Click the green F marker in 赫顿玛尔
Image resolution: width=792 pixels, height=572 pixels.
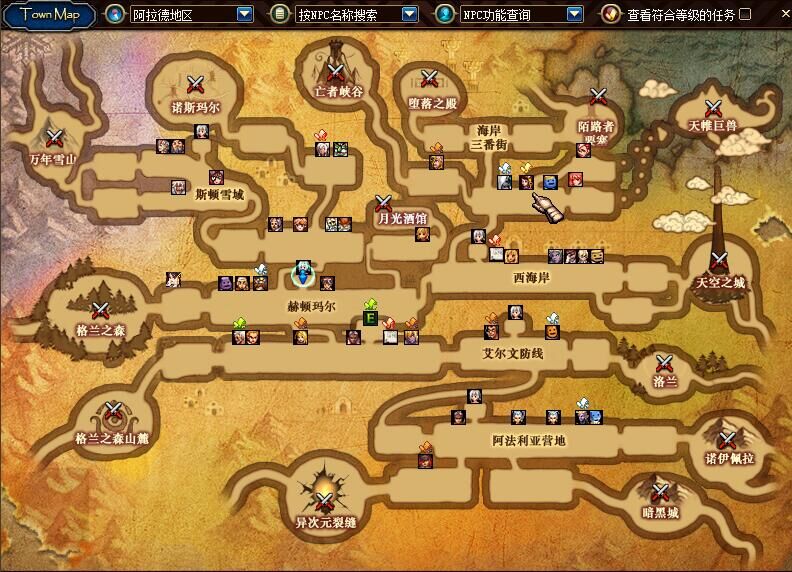point(370,319)
